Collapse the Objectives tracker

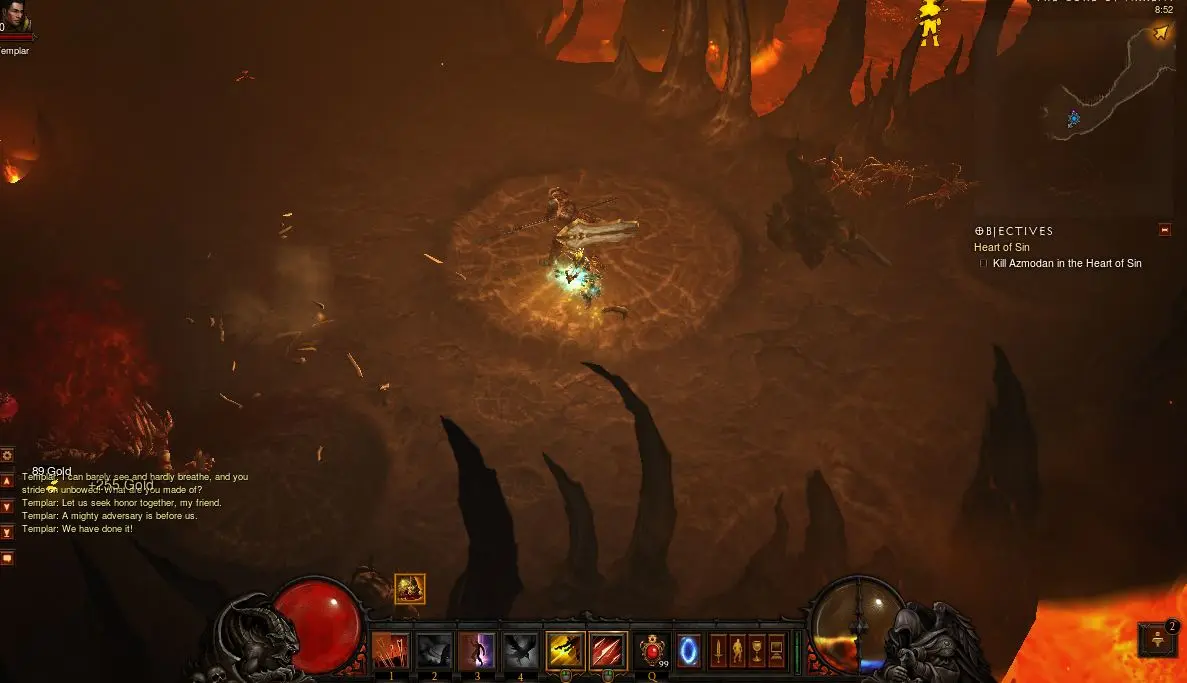pyautogui.click(x=1164, y=230)
